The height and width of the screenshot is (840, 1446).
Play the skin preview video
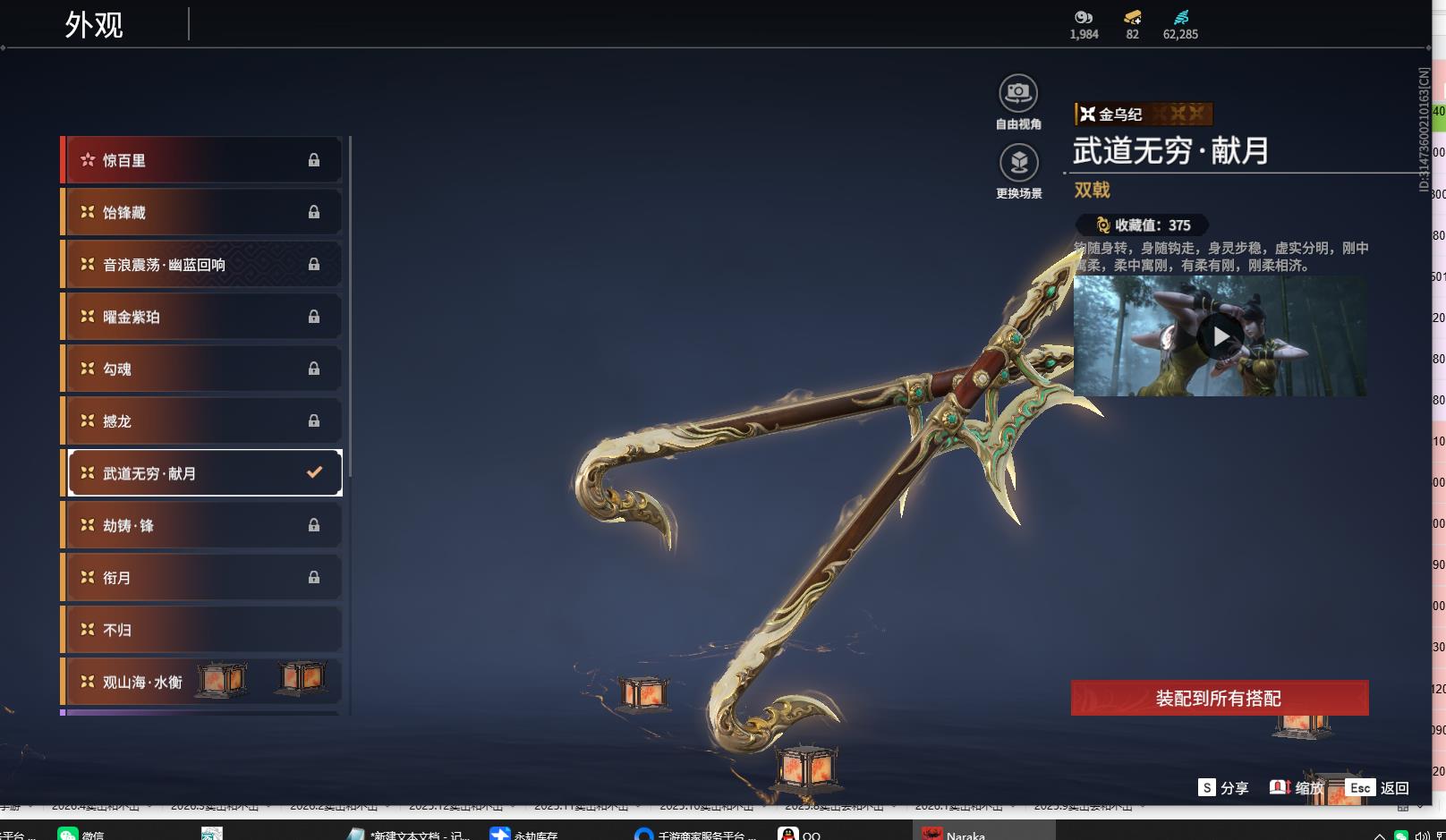pyautogui.click(x=1221, y=336)
